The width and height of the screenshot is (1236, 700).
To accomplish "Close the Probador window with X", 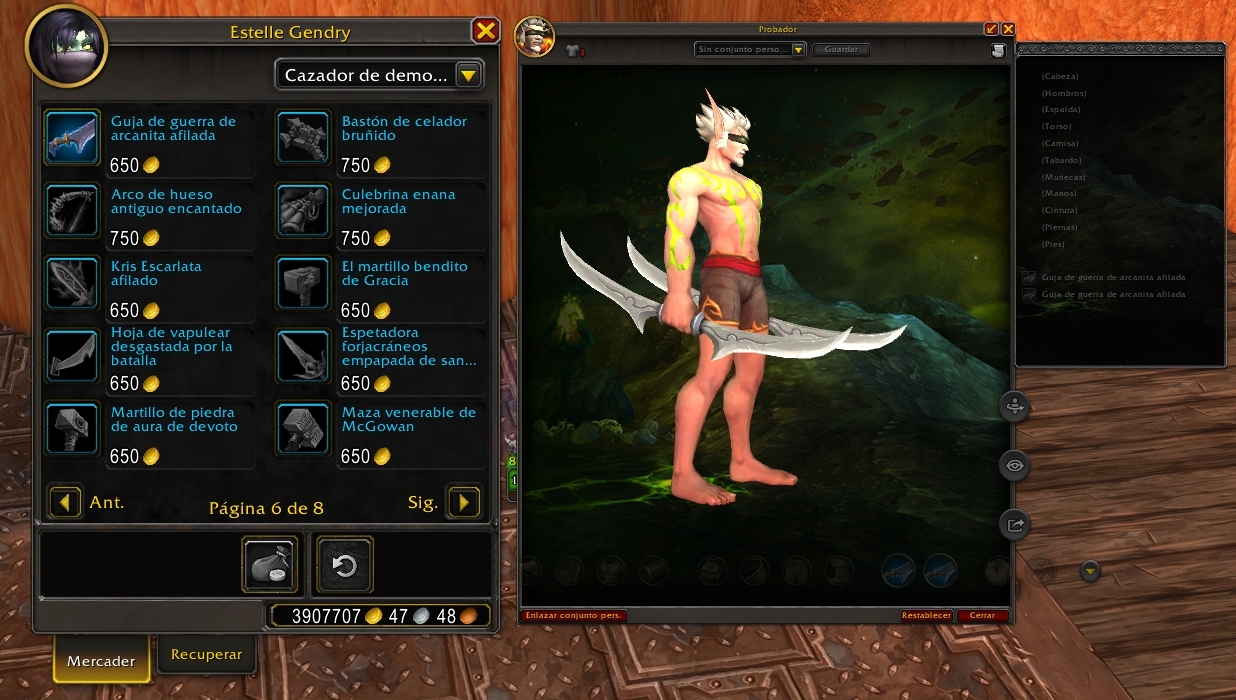I will click(x=1008, y=29).
